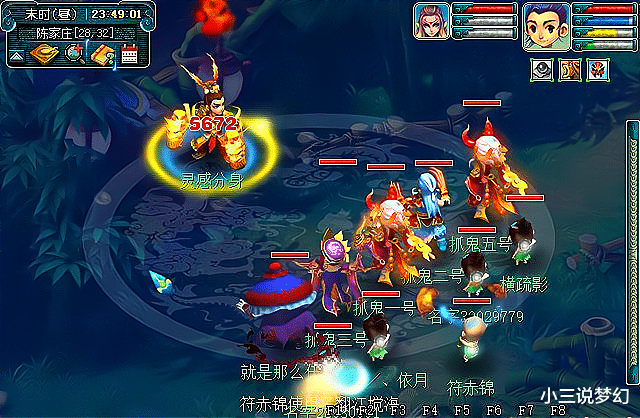This screenshot has width=640, height=418.
Task: Open the yellow quest book icon
Action: [x=100, y=54]
